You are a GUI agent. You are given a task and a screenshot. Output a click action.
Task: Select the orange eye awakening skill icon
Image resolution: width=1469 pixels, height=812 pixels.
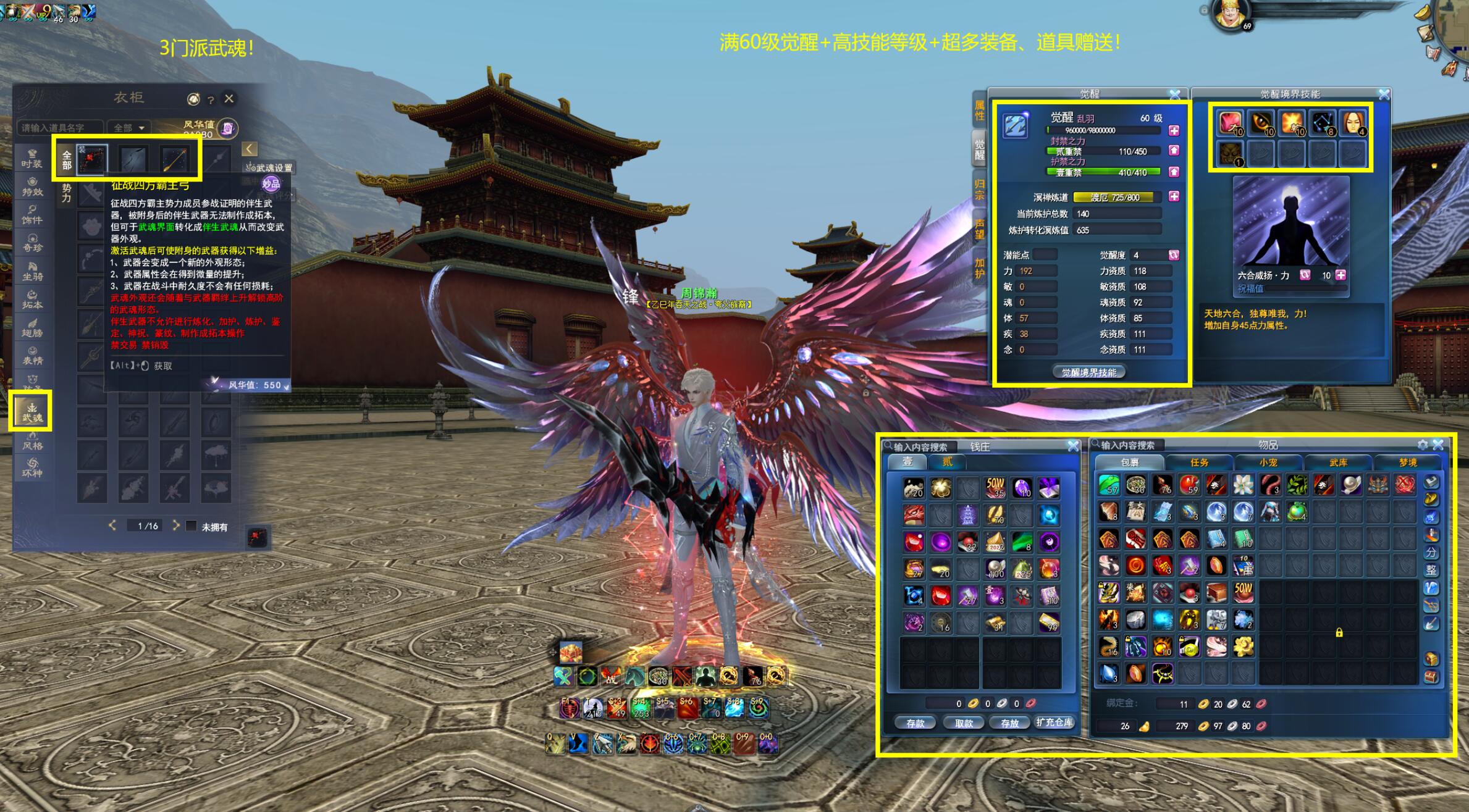[1261, 123]
